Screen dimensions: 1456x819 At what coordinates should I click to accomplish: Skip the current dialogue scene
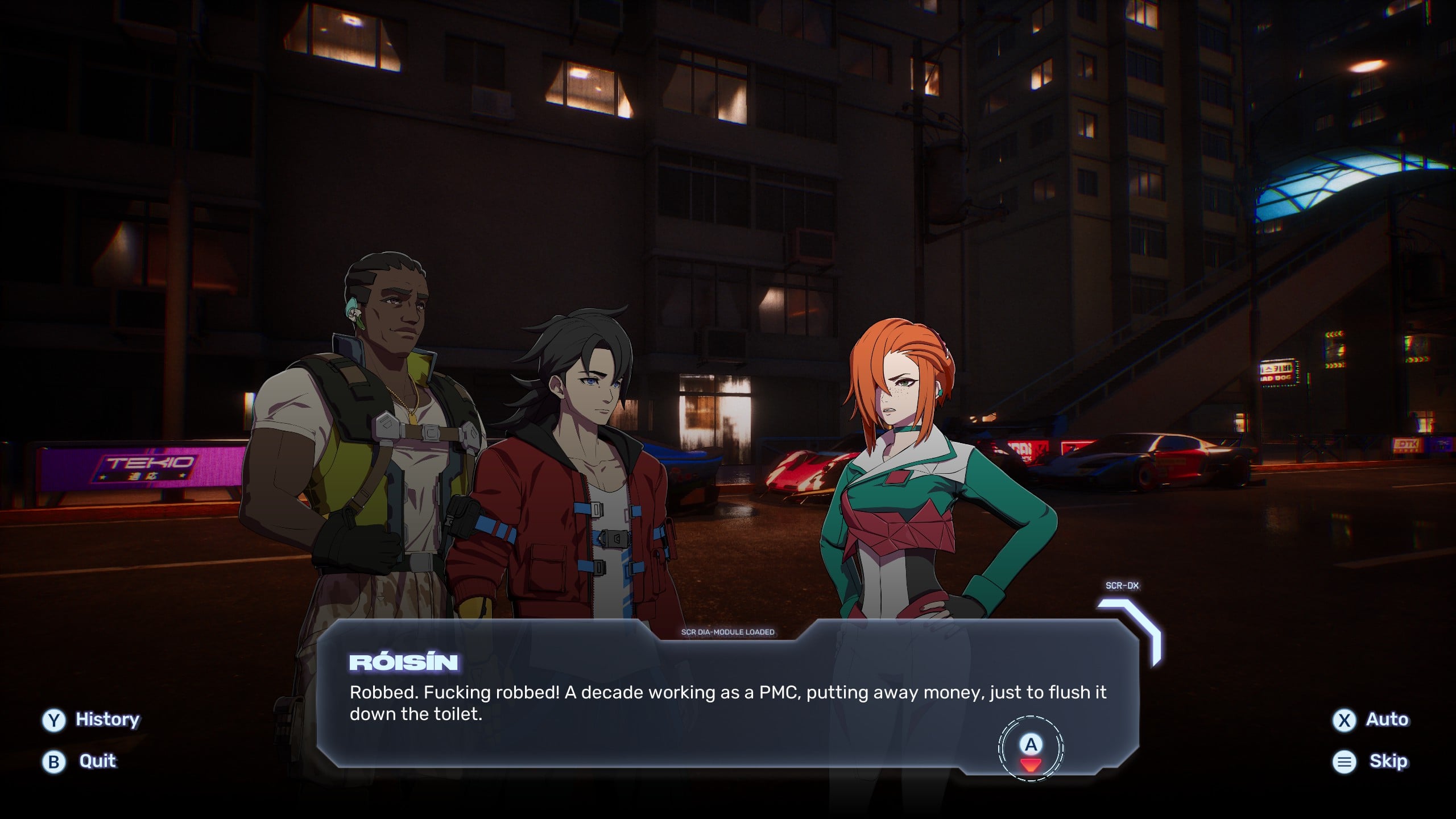pyautogui.click(x=1371, y=761)
